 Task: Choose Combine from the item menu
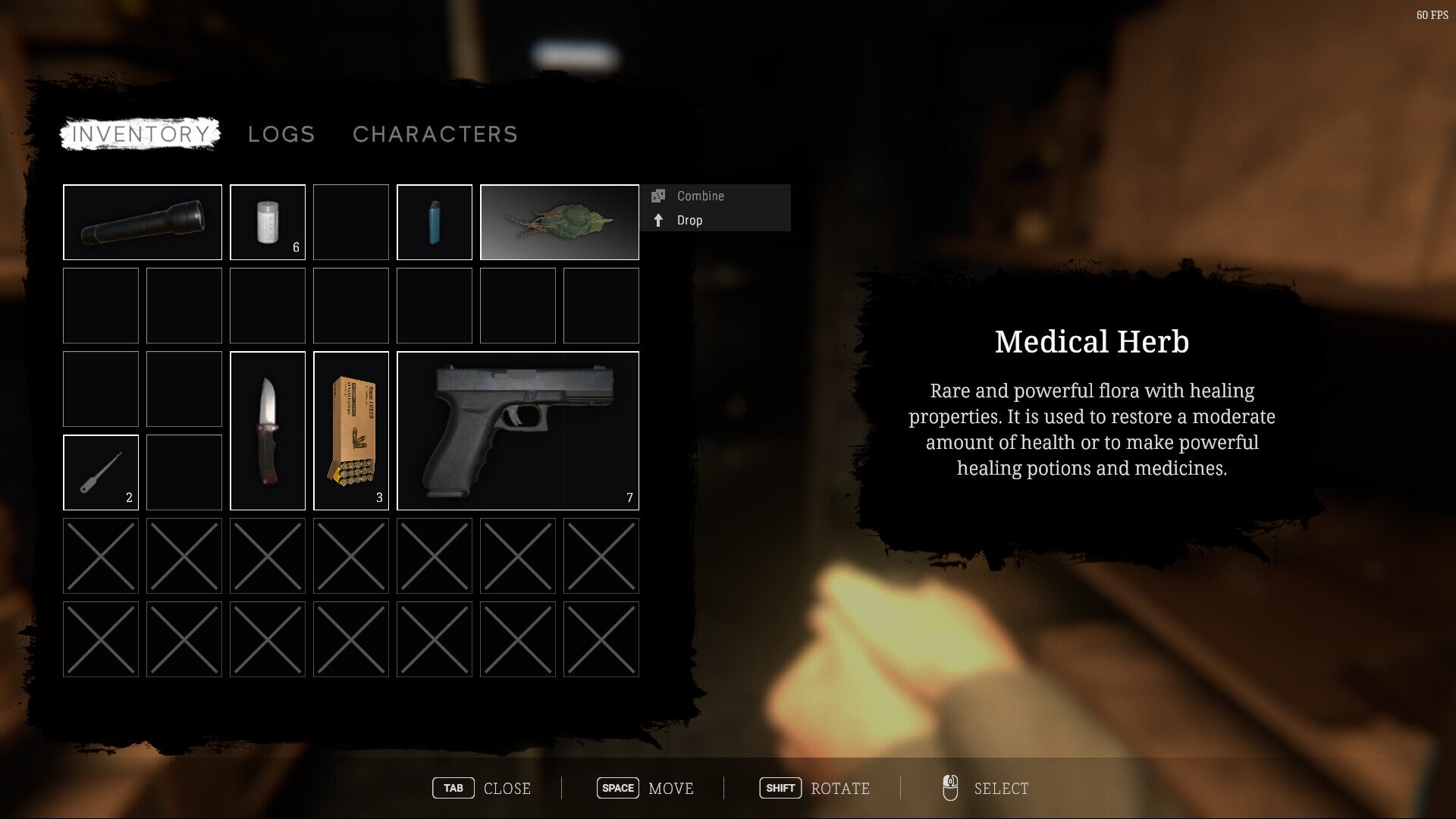[x=700, y=196]
